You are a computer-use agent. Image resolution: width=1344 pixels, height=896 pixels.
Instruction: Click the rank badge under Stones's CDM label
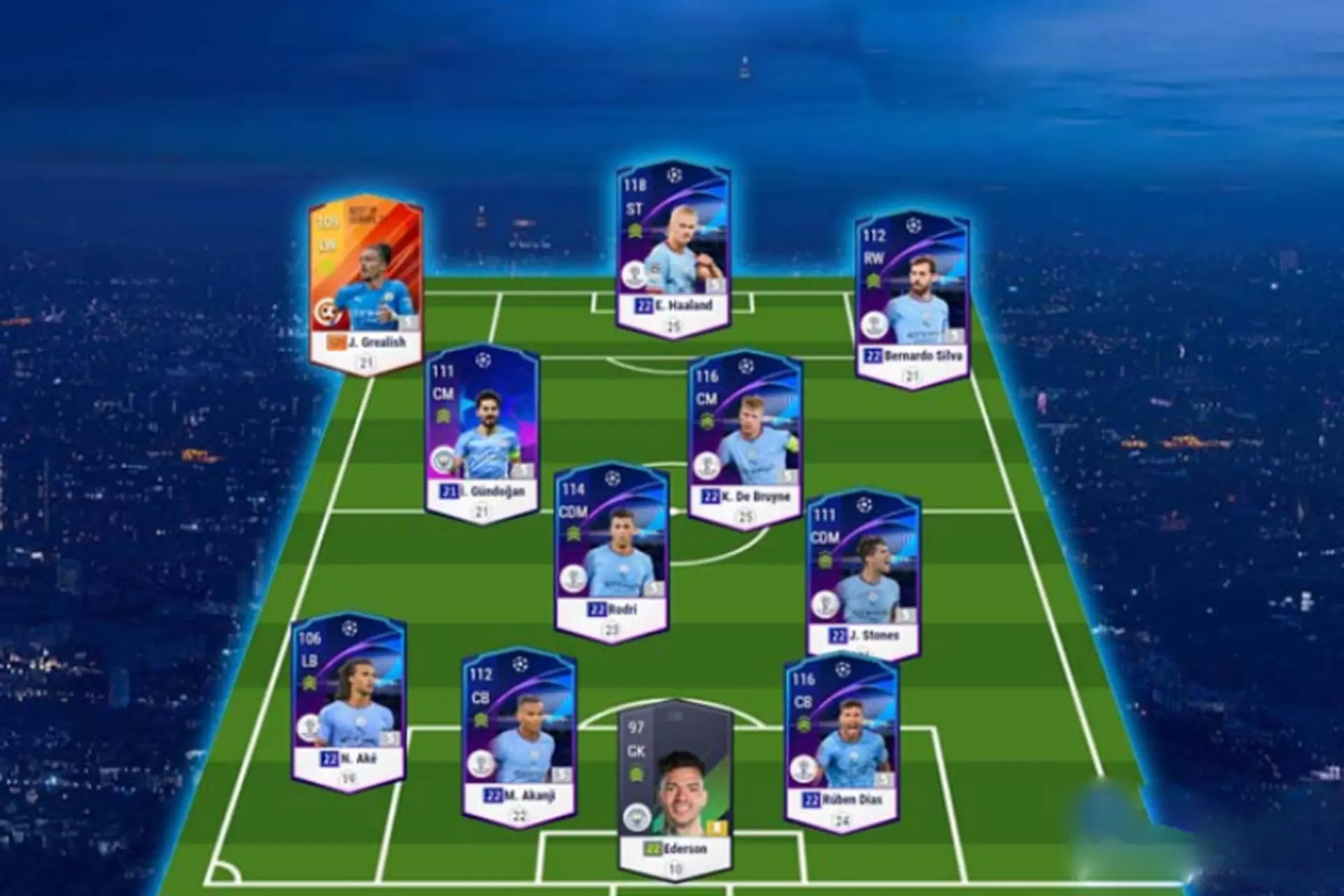826,559
